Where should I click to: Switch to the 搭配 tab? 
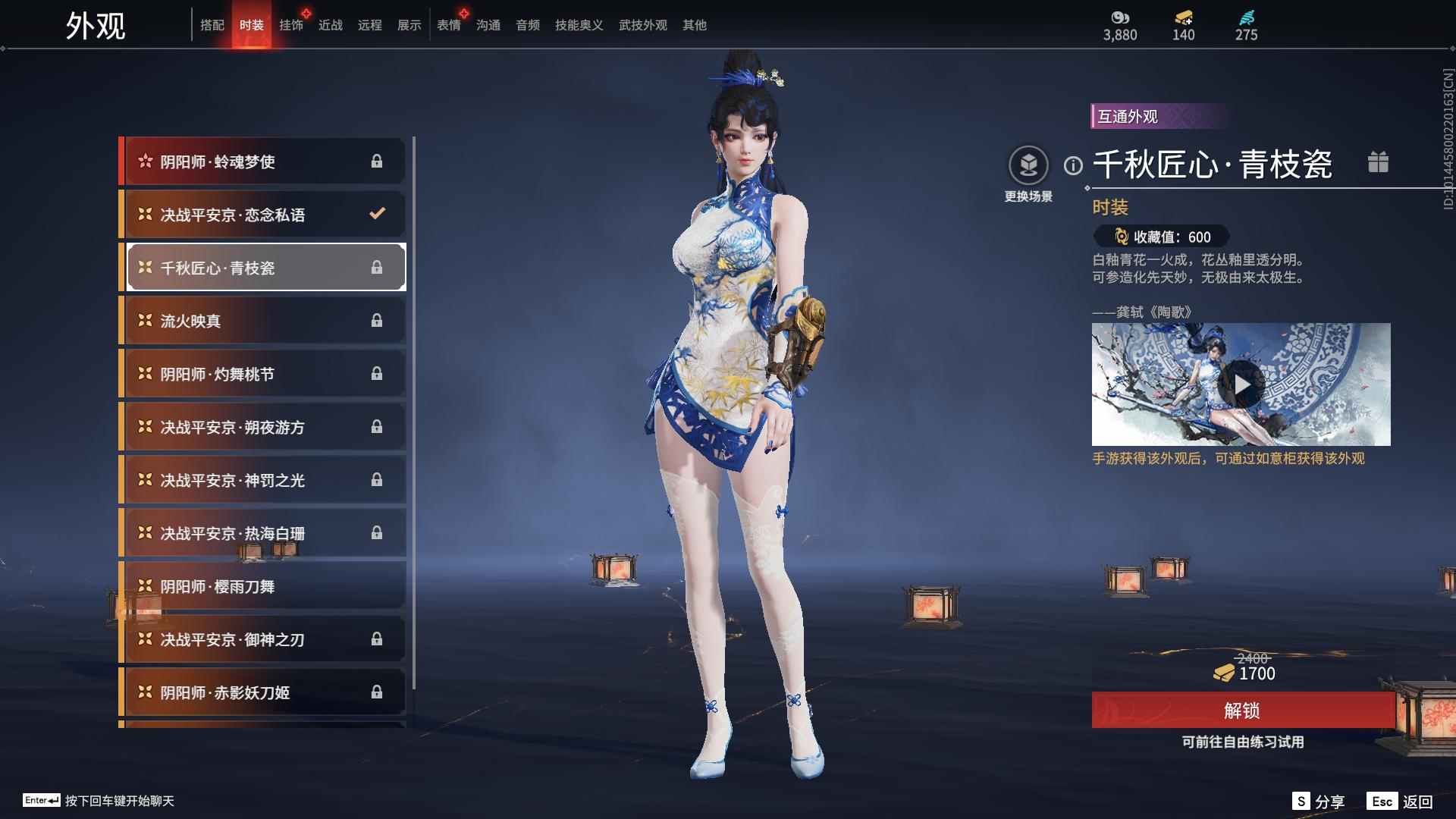pos(212,25)
